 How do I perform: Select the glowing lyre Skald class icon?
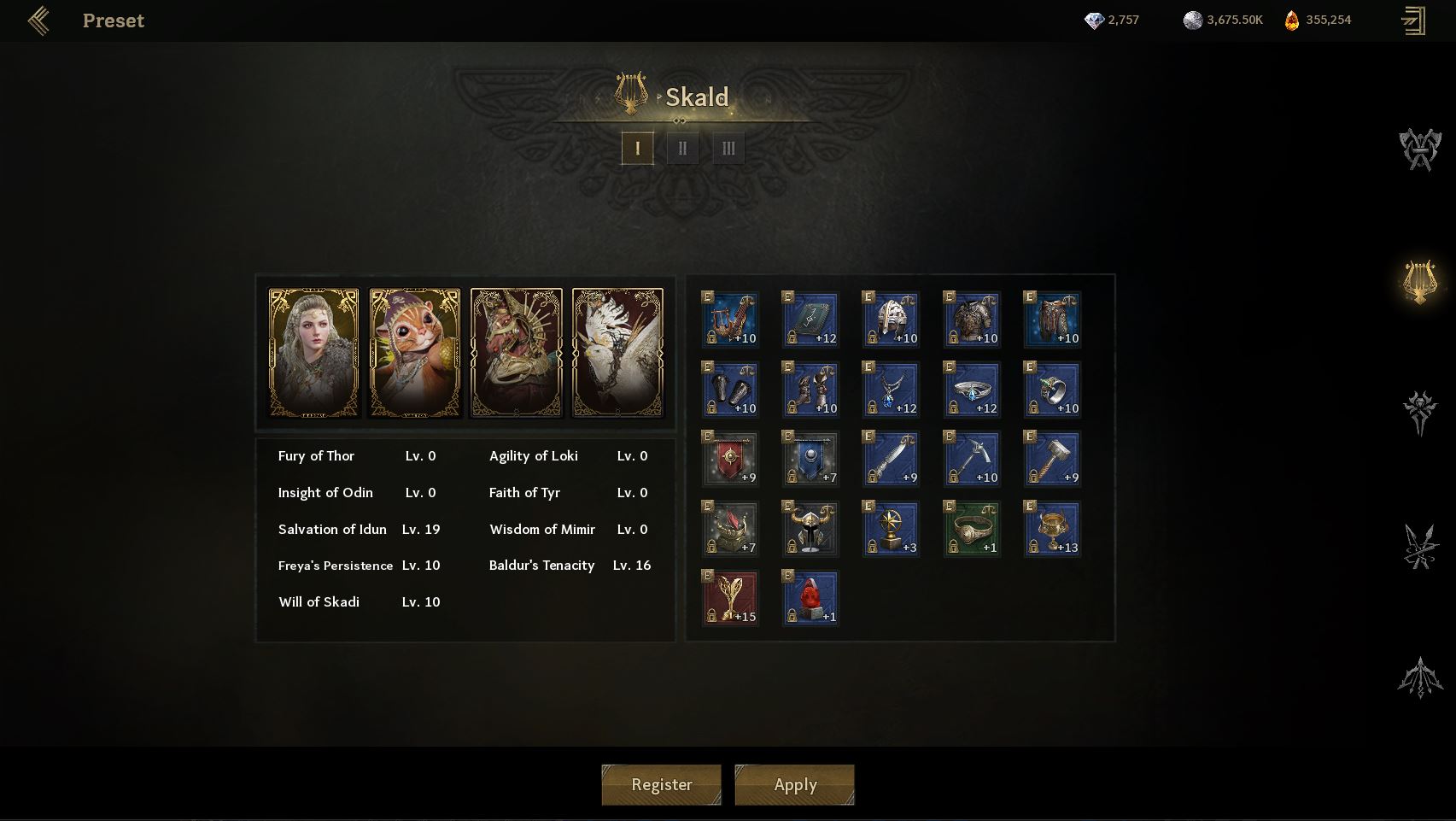[1419, 282]
